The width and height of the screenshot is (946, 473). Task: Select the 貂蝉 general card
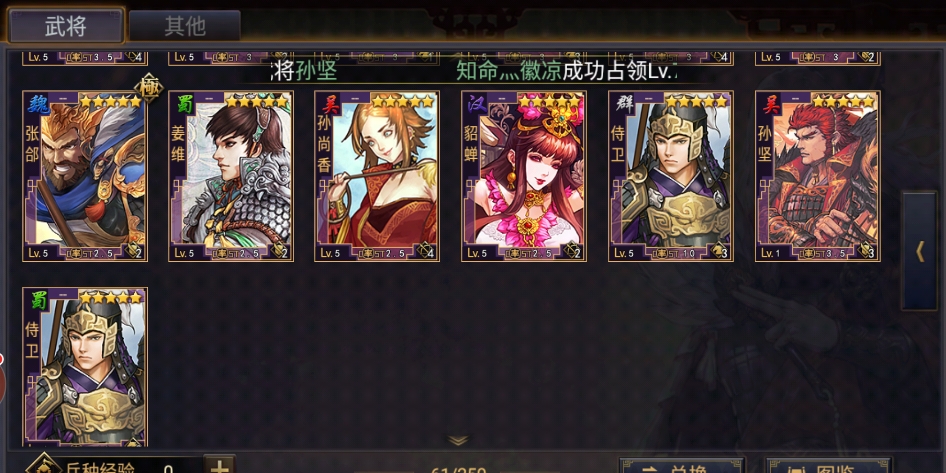523,176
